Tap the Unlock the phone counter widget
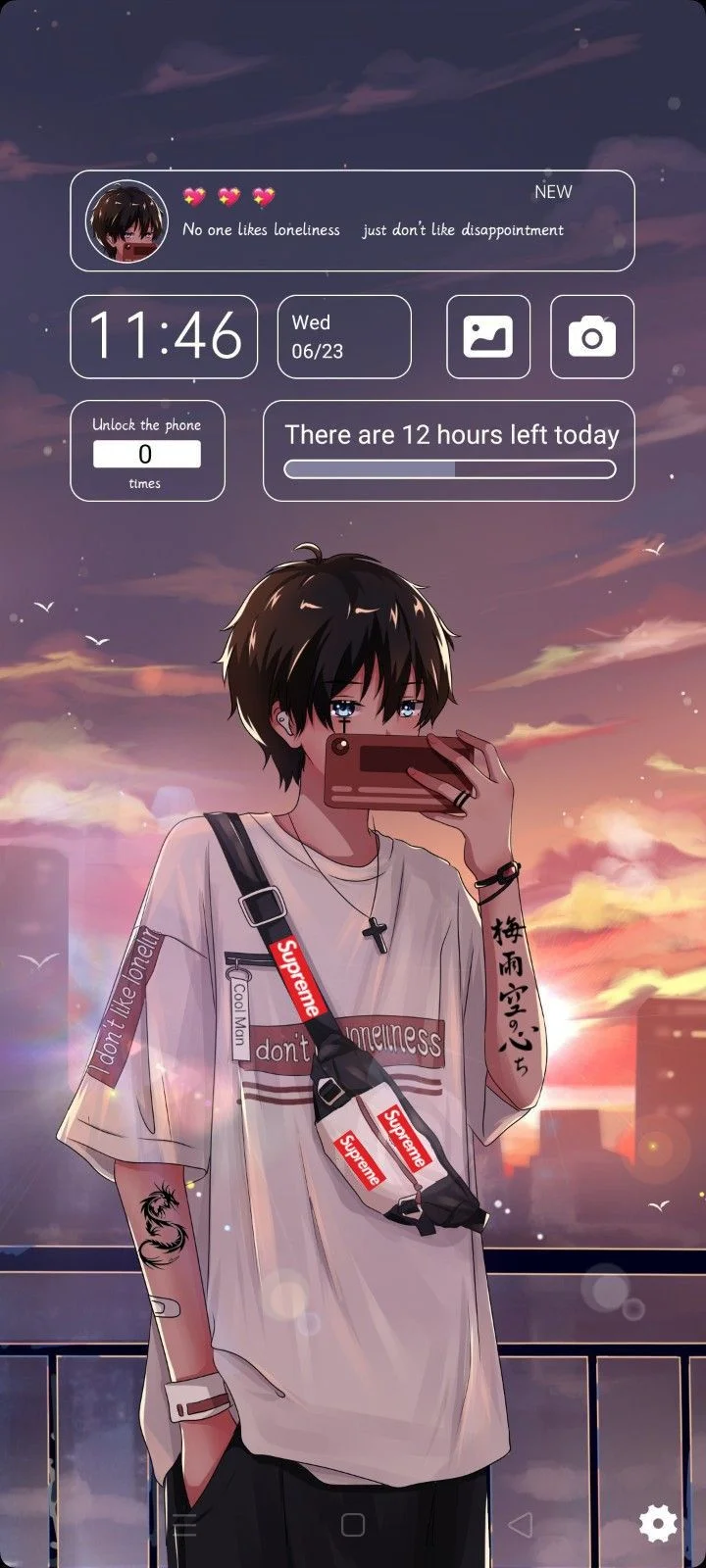706x1568 pixels. point(147,451)
